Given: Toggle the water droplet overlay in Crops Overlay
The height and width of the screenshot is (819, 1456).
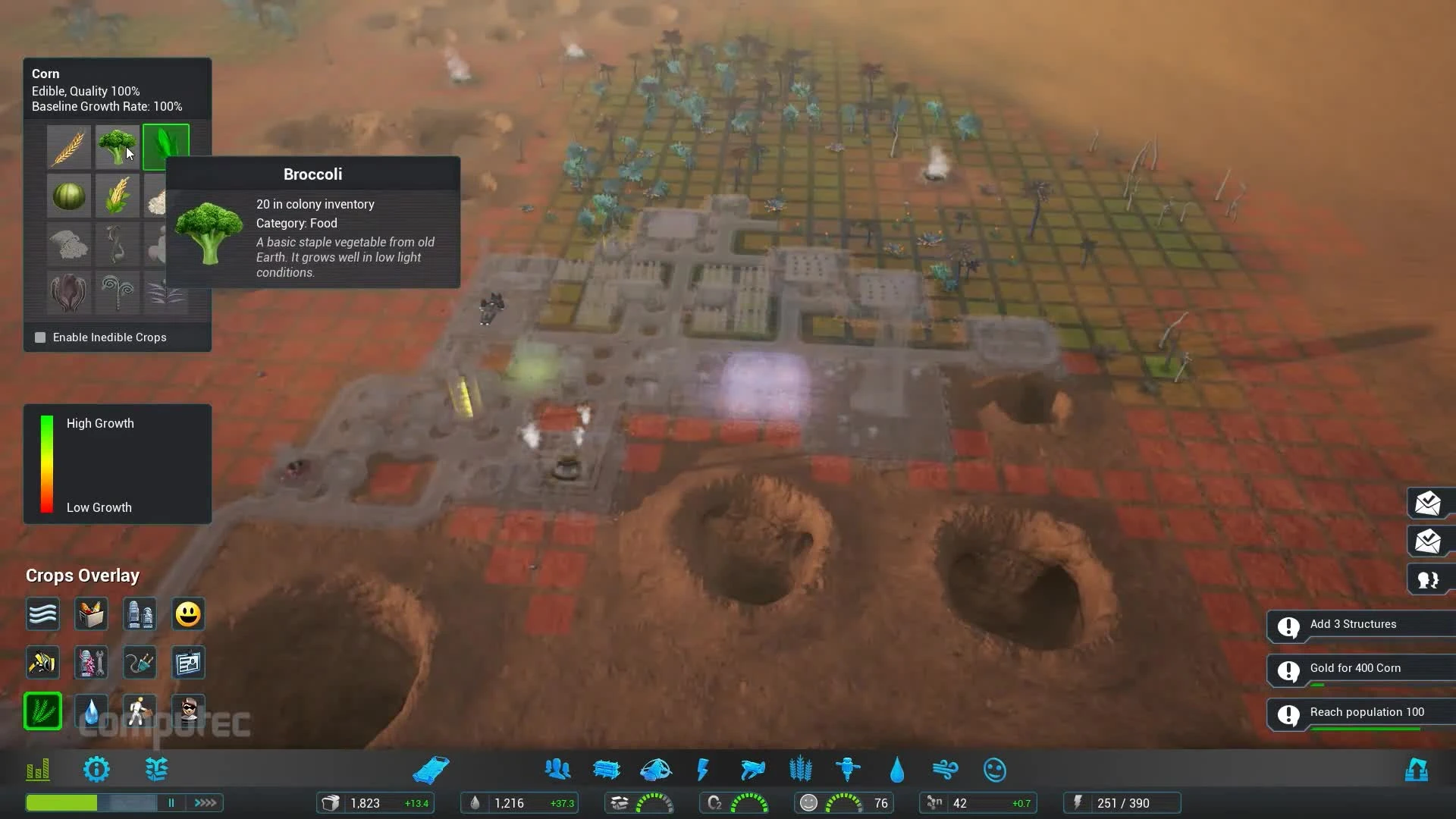Looking at the screenshot, I should pyautogui.click(x=91, y=711).
